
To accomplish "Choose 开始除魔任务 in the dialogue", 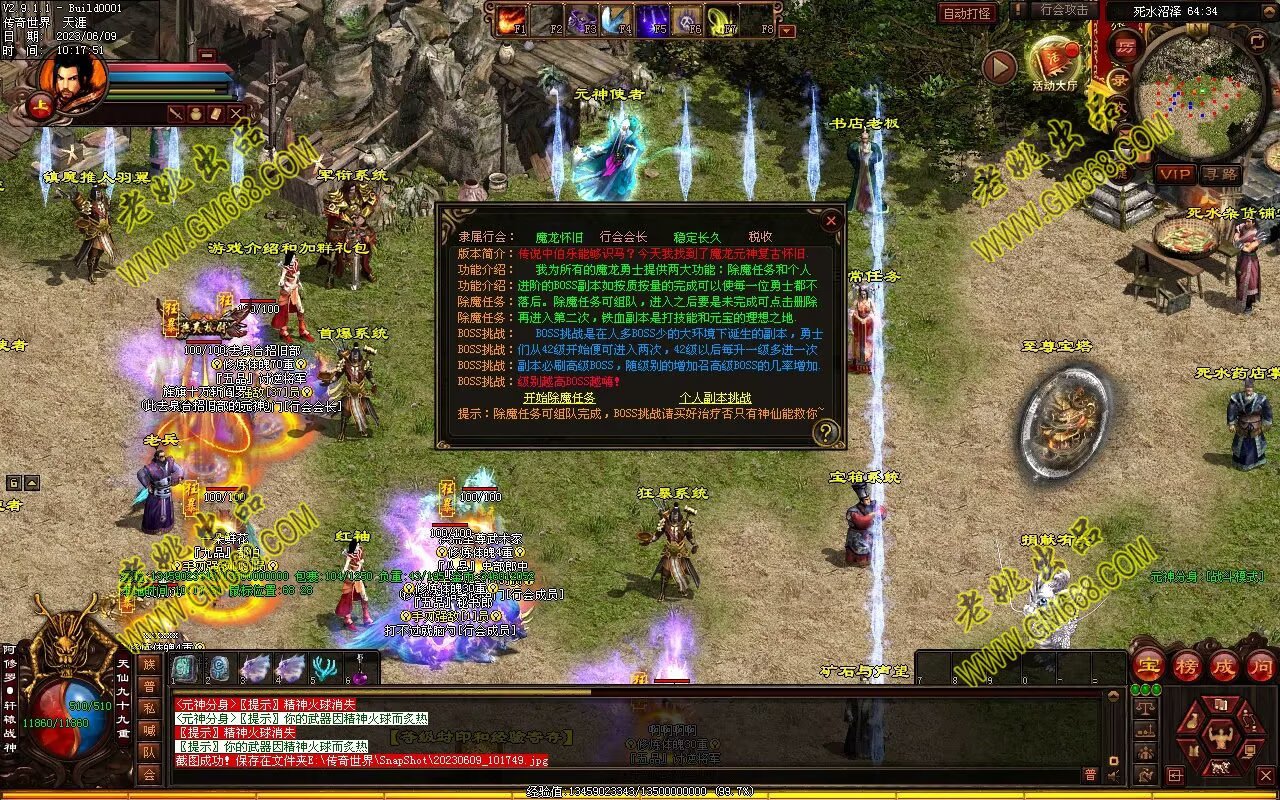I will [559, 398].
